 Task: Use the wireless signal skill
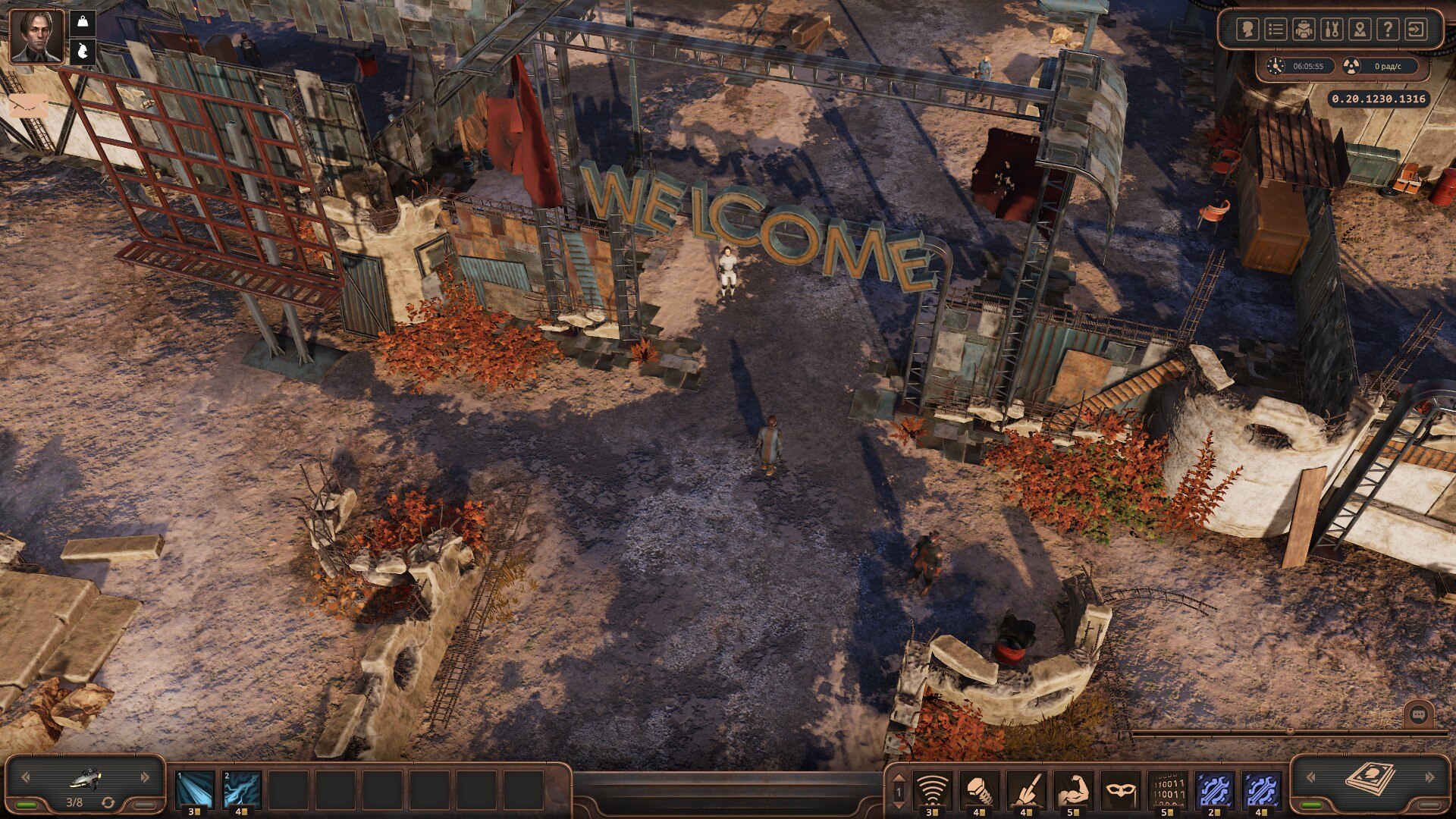[x=932, y=790]
